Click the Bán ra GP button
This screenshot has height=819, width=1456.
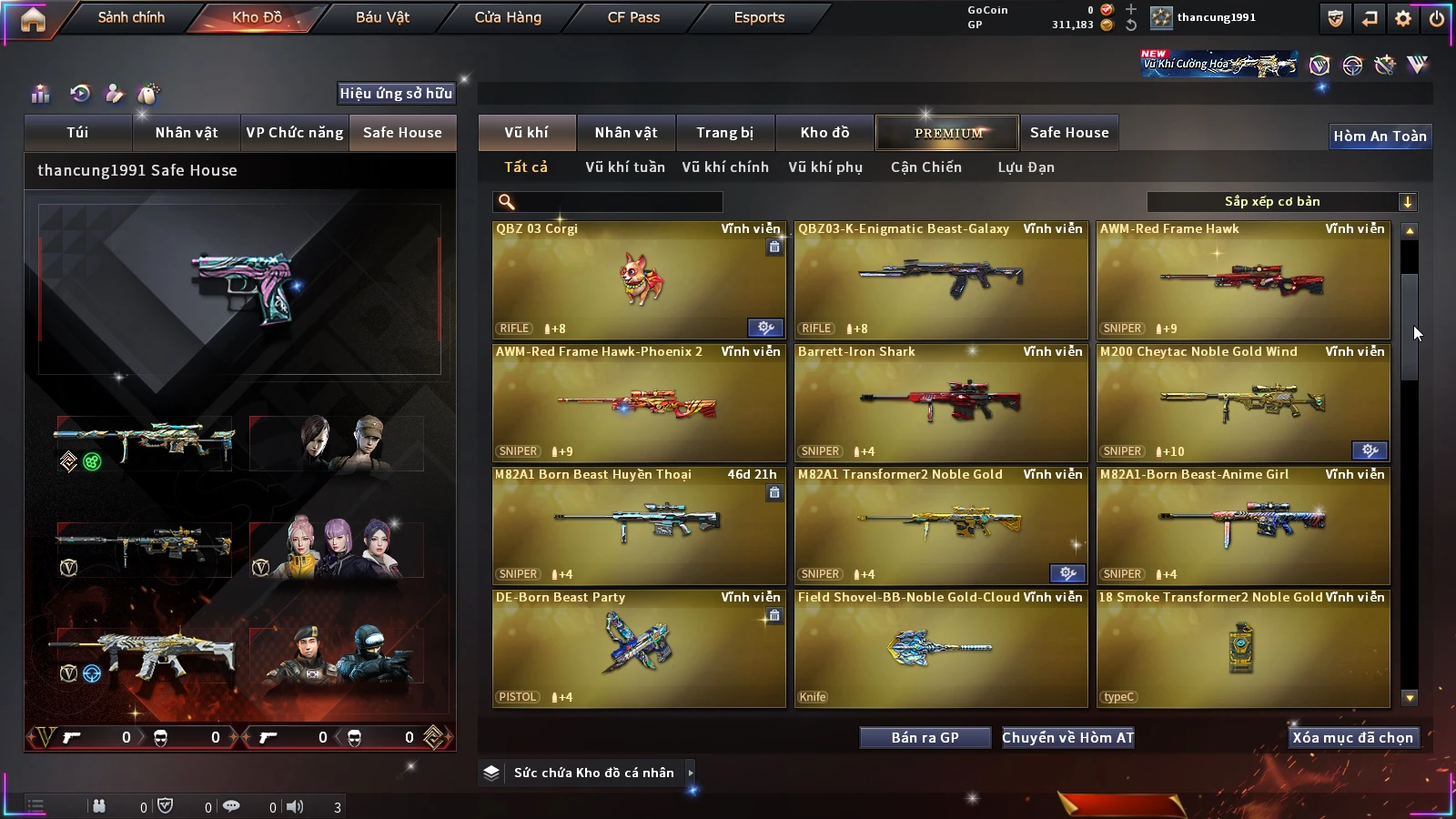(x=925, y=738)
